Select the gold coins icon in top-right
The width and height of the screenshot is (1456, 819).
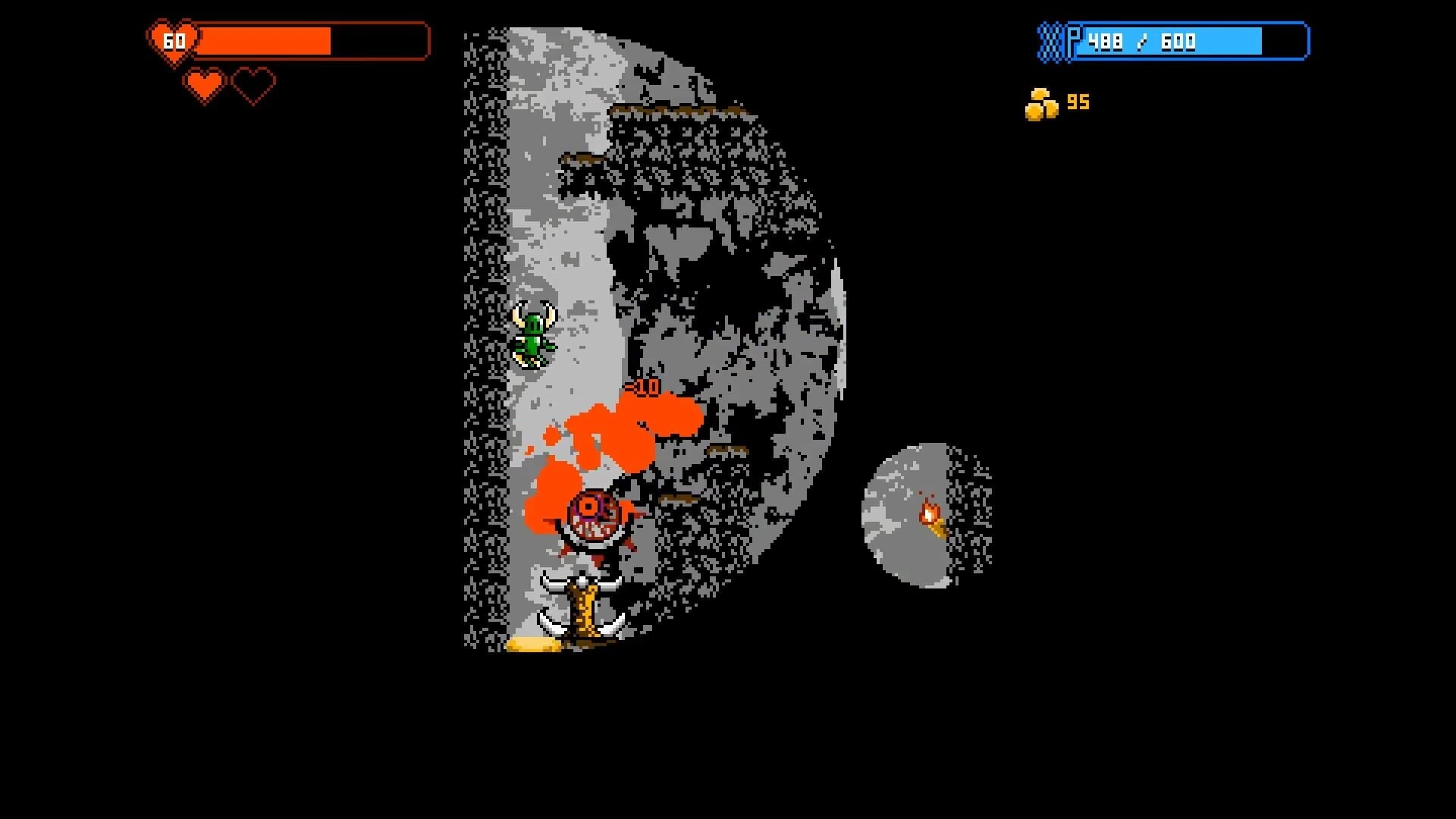(x=1043, y=102)
